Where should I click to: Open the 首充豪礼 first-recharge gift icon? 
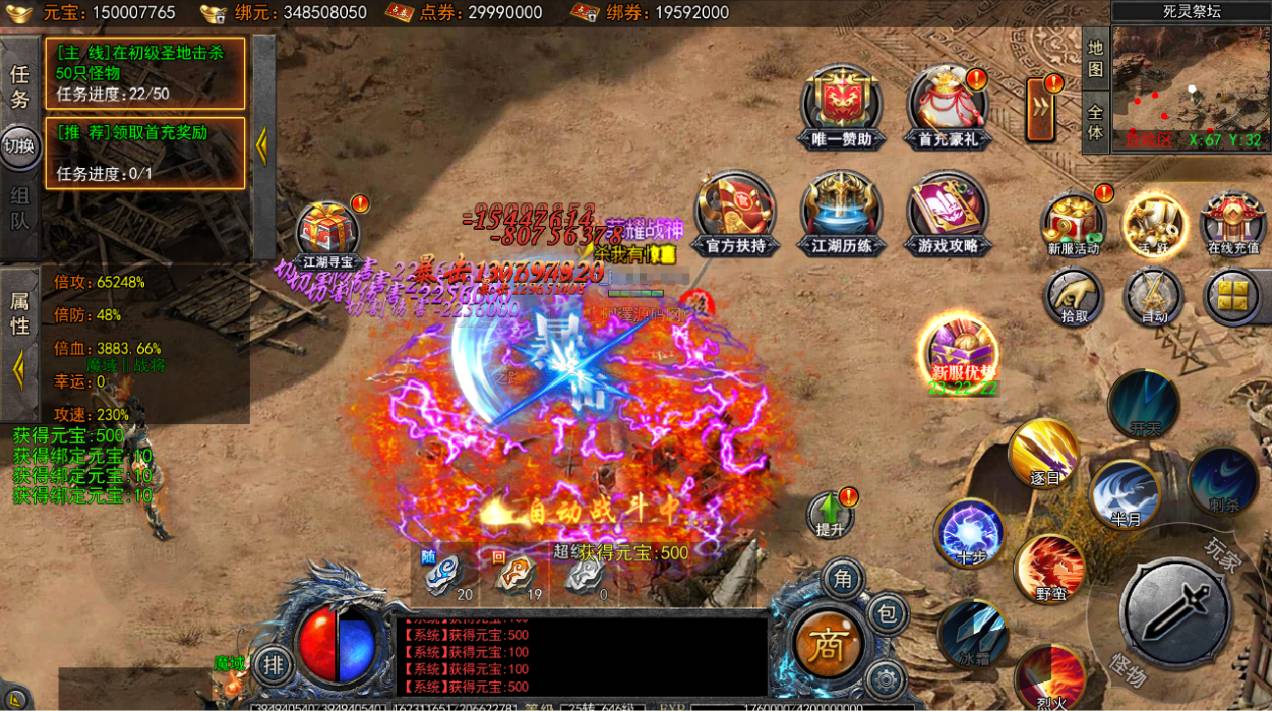click(x=947, y=102)
